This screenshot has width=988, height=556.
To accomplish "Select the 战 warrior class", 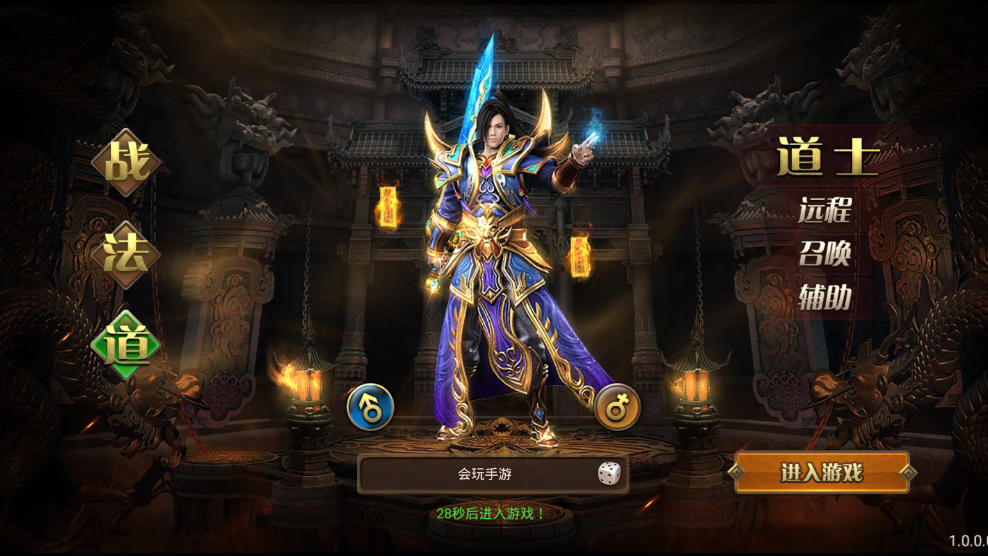I will [x=126, y=163].
